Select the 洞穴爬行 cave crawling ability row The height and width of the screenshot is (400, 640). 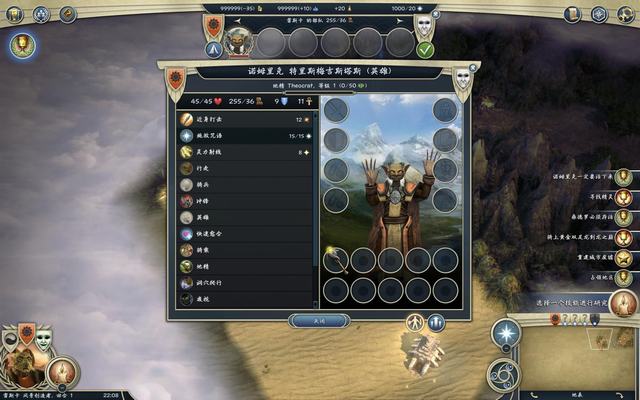247,283
